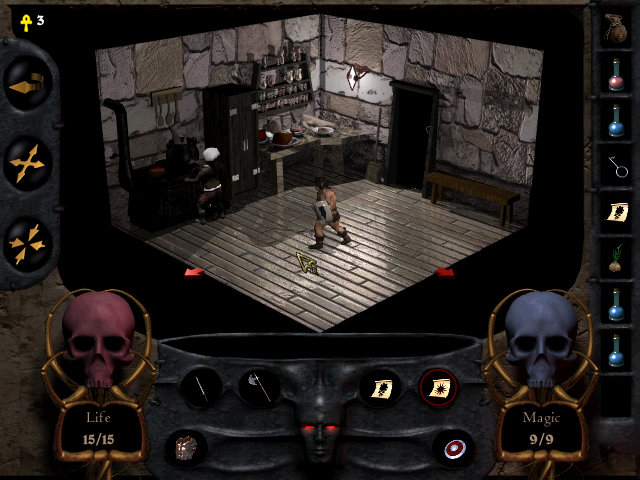Click the gold left-arrow button
640x480 pixels.
(x=27, y=87)
